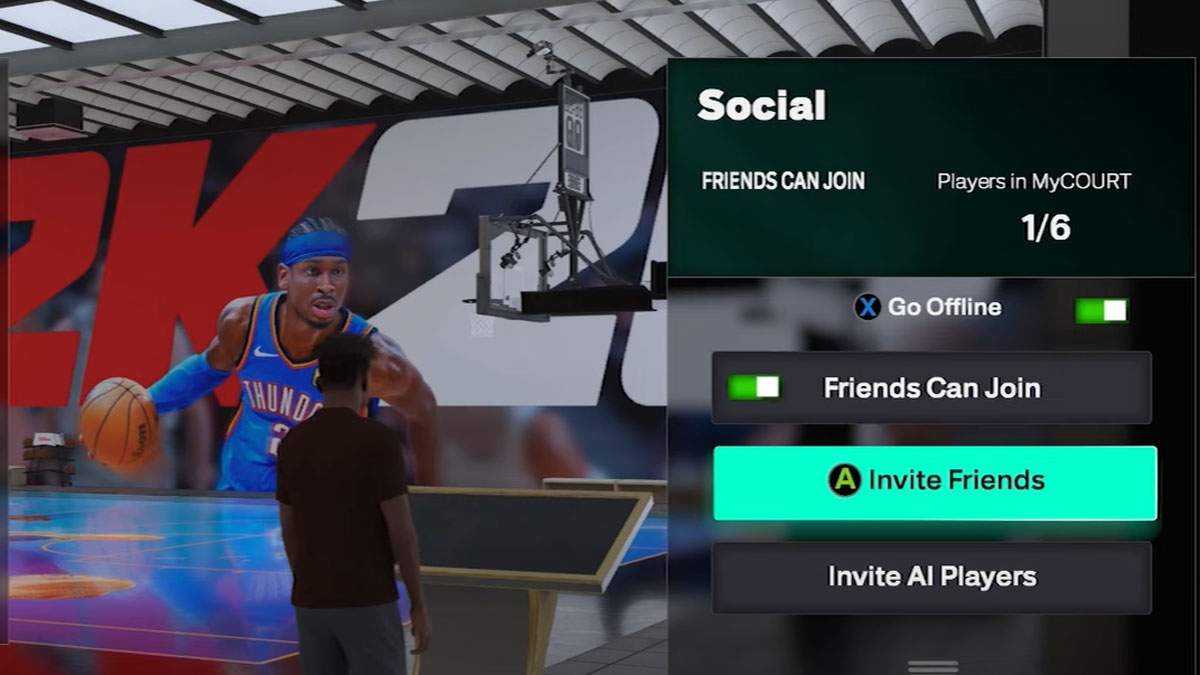Toggle the Friends Can Join switch

coord(753,387)
